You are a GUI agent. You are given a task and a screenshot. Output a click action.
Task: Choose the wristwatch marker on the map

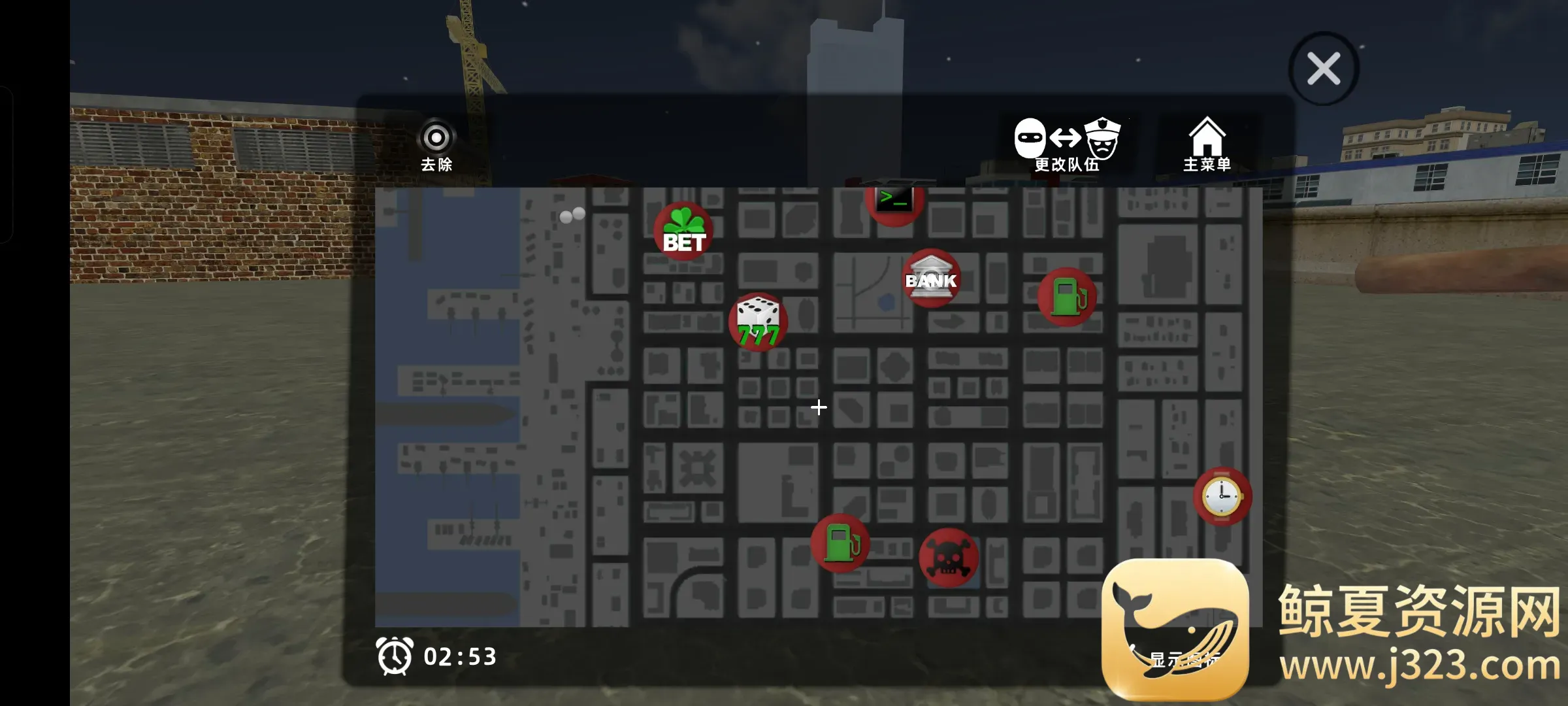(x=1222, y=496)
